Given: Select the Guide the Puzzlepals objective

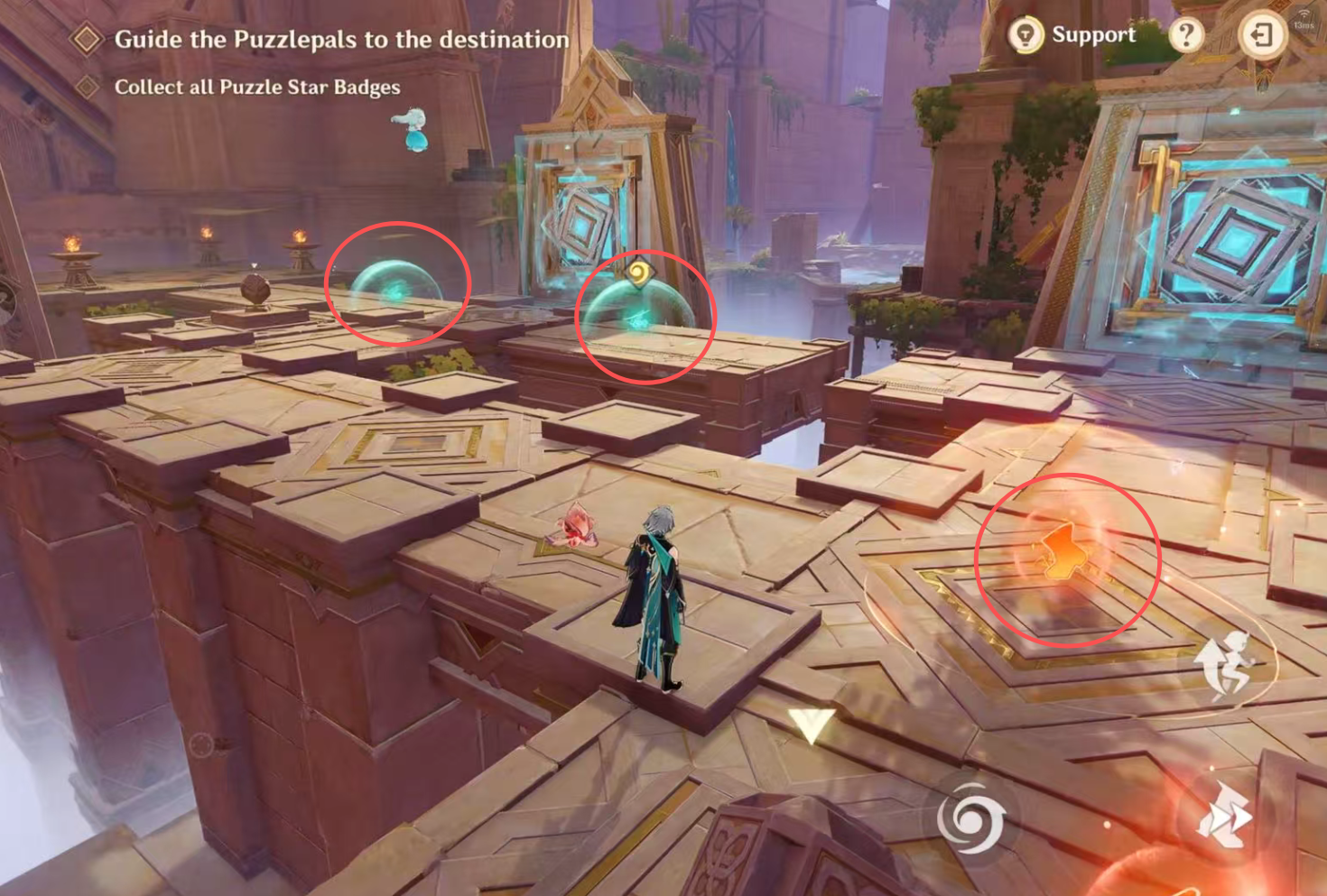Looking at the screenshot, I should pos(341,40).
